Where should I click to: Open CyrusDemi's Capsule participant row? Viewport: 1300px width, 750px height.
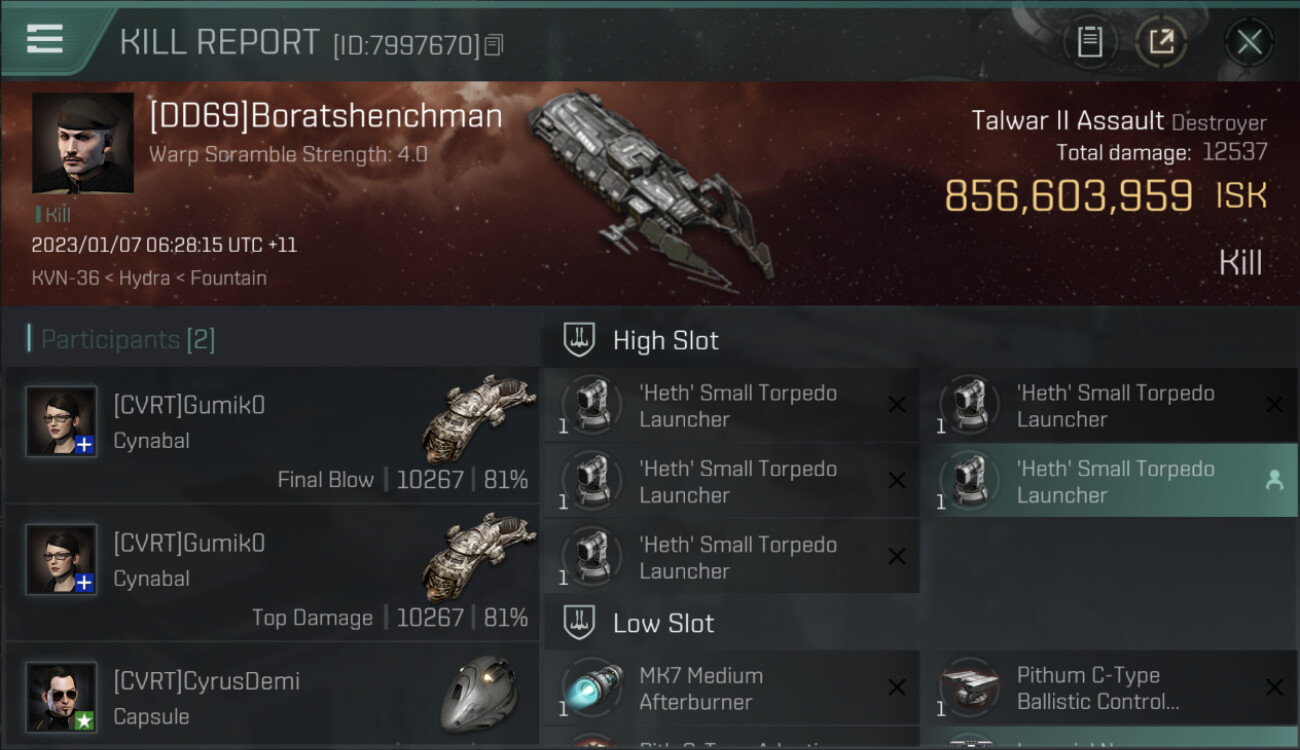point(272,697)
